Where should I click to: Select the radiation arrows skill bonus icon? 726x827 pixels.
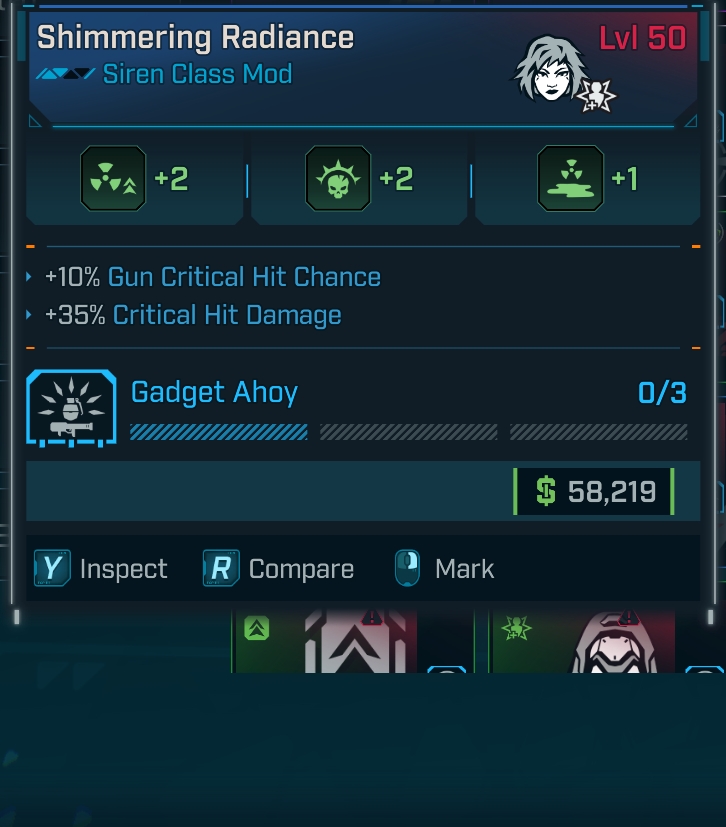(113, 179)
